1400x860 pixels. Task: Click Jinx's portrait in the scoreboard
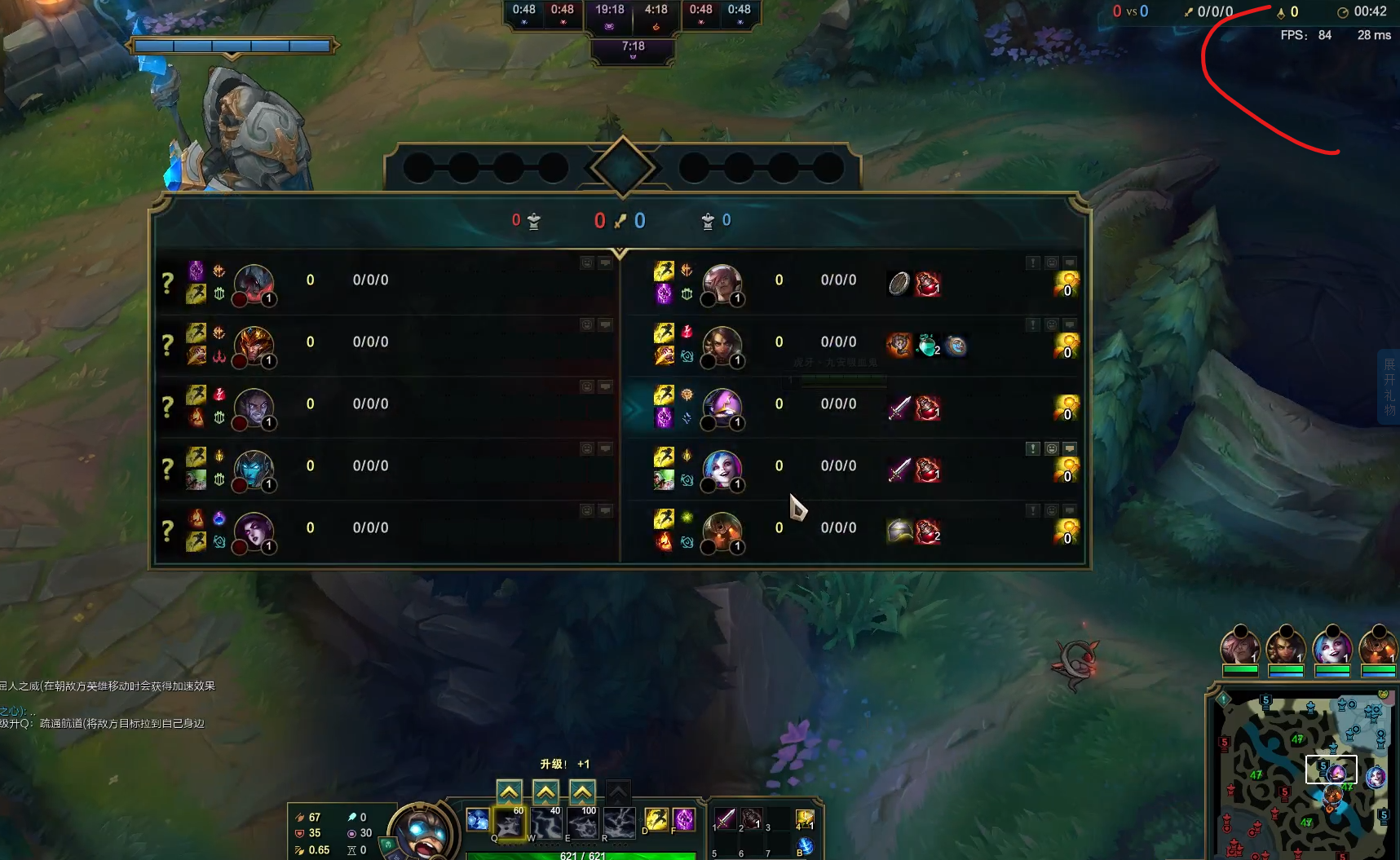(722, 469)
